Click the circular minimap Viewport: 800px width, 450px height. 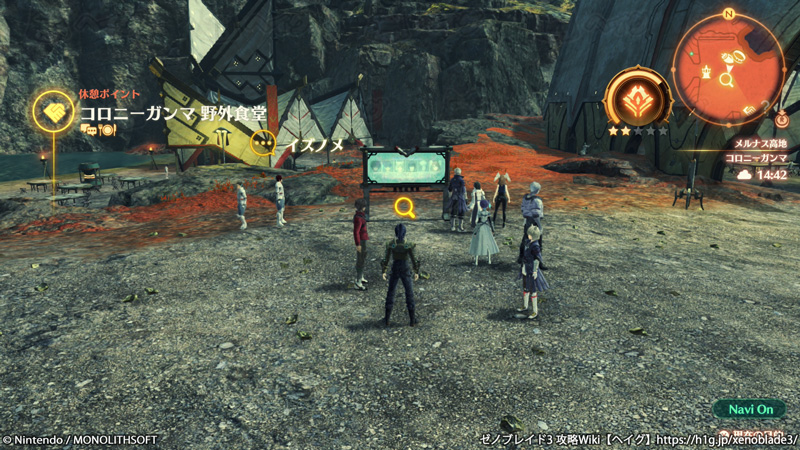point(727,70)
